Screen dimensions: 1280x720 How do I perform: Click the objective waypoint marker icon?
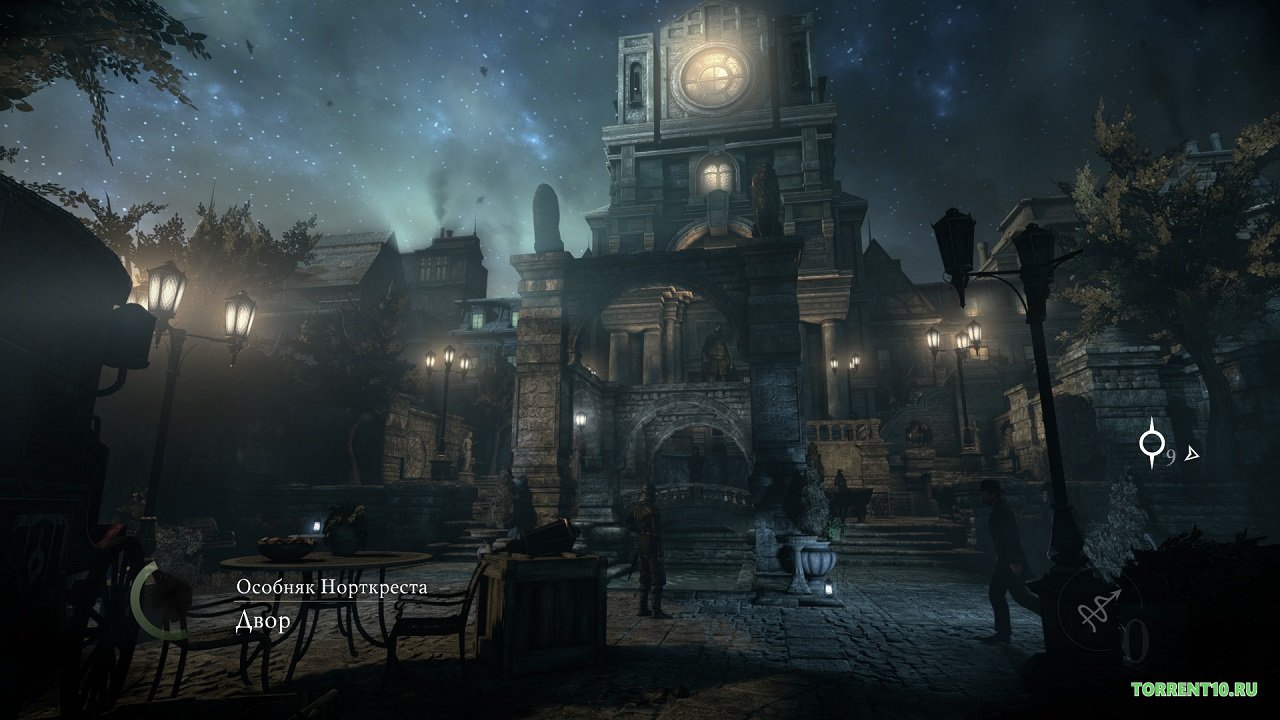pos(1153,444)
